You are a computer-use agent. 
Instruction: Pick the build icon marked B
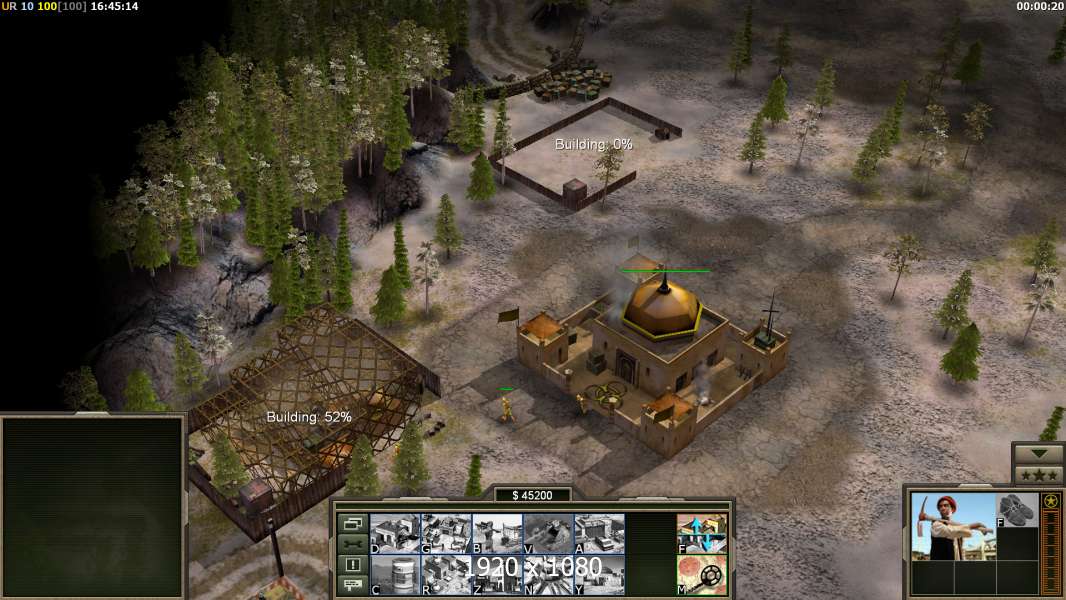pyautogui.click(x=497, y=533)
